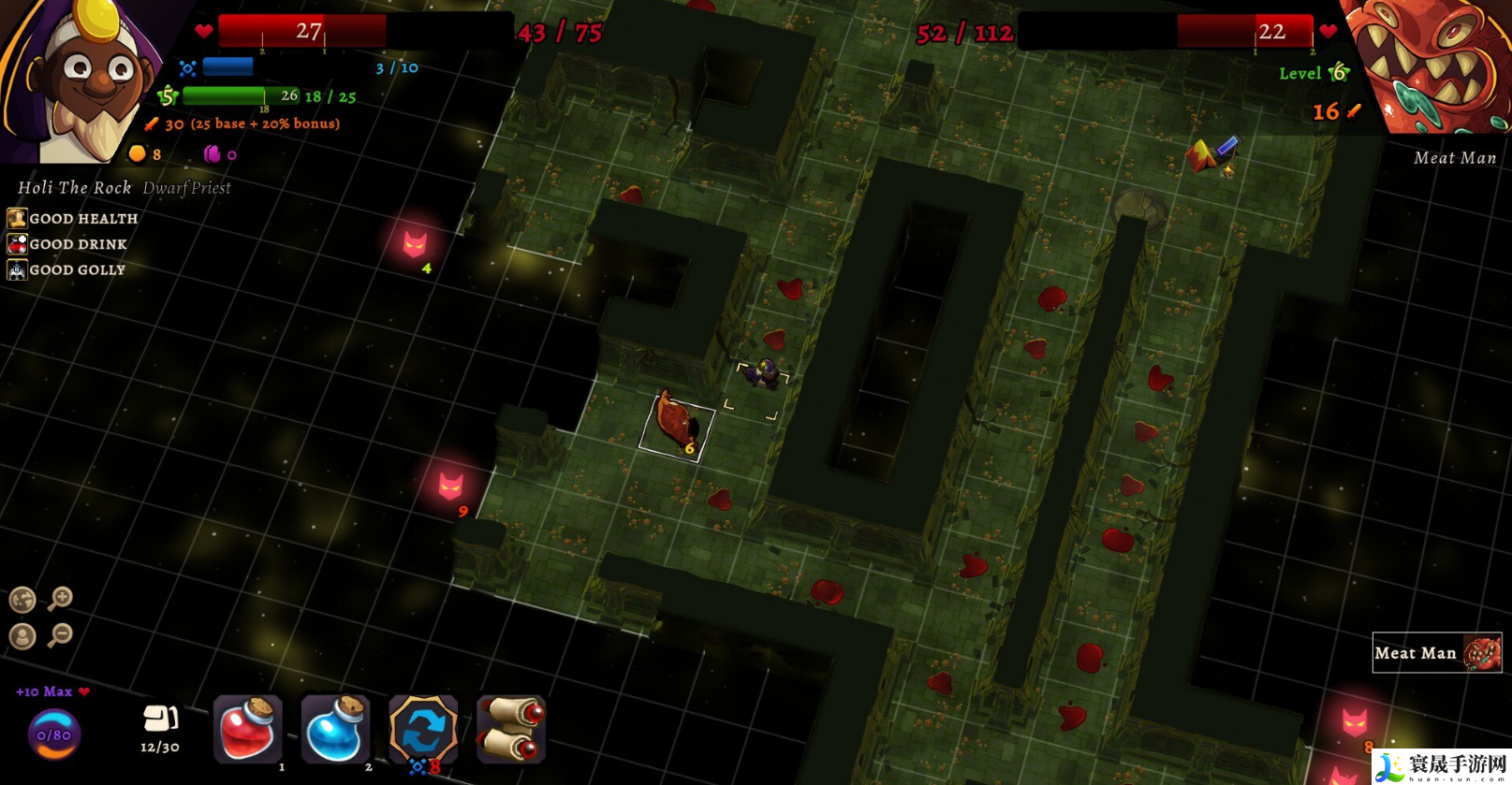Zoom in with the plus magnifier

(61, 598)
